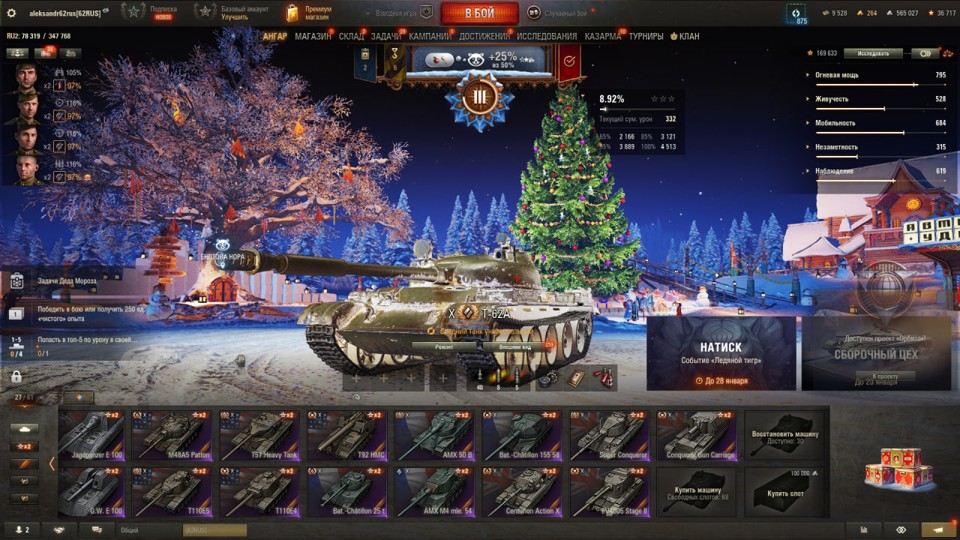Show the ДОСТИЖЕНИЯ tab
Screen dimensions: 960x540
[x=484, y=37]
